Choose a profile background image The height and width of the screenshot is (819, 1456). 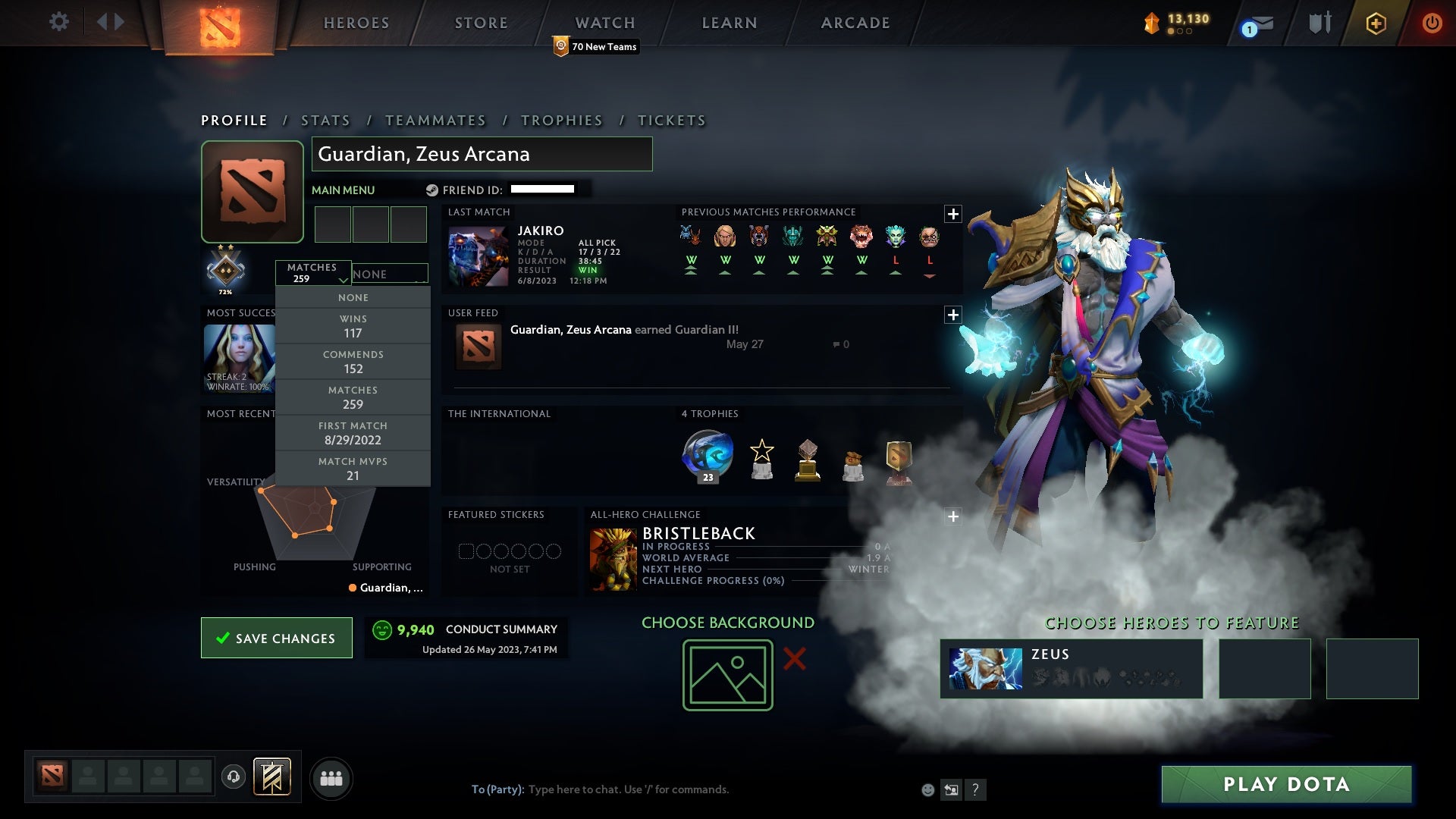(x=727, y=675)
